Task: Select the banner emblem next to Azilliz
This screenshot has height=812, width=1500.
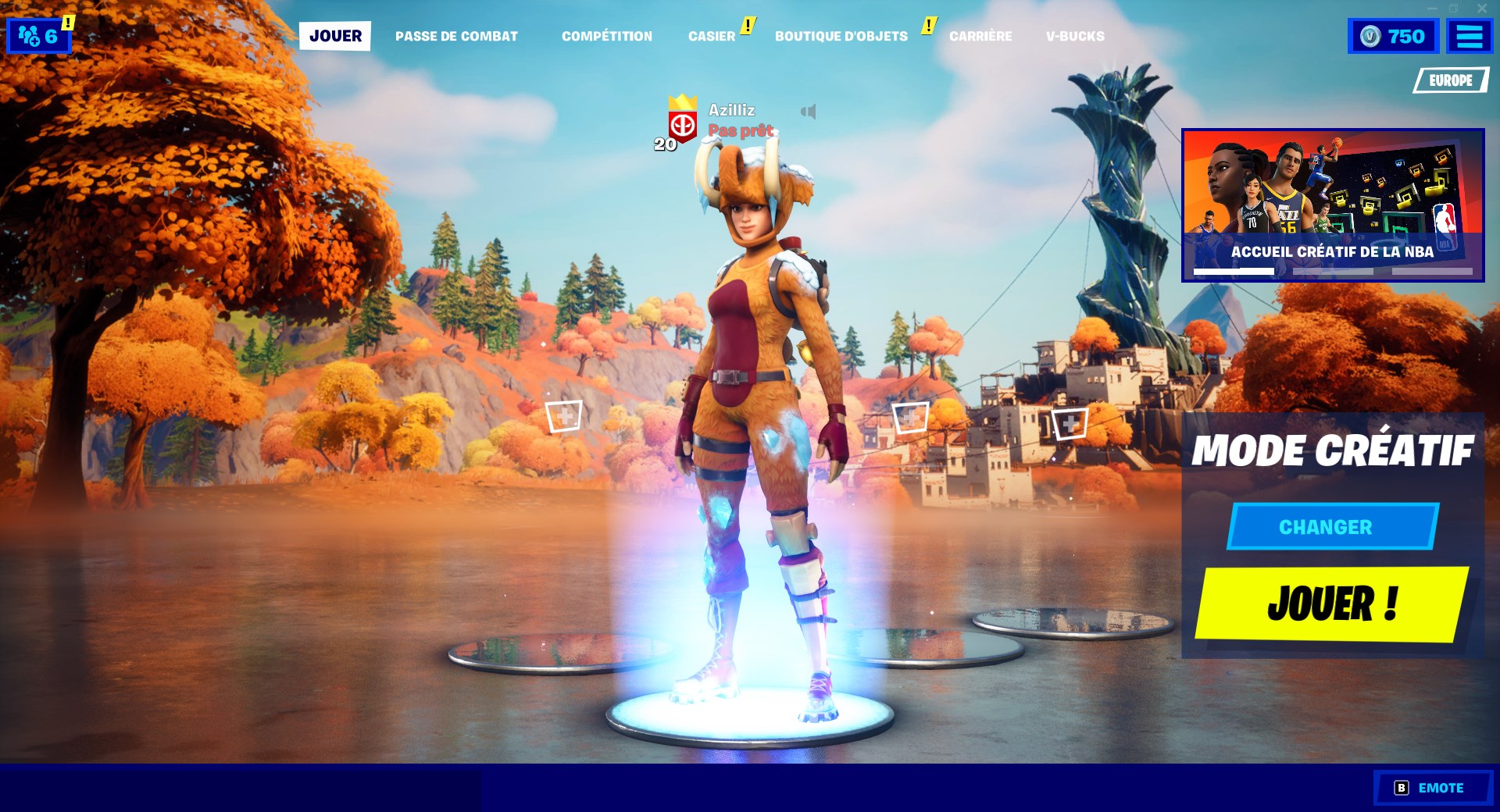Action: (x=681, y=125)
